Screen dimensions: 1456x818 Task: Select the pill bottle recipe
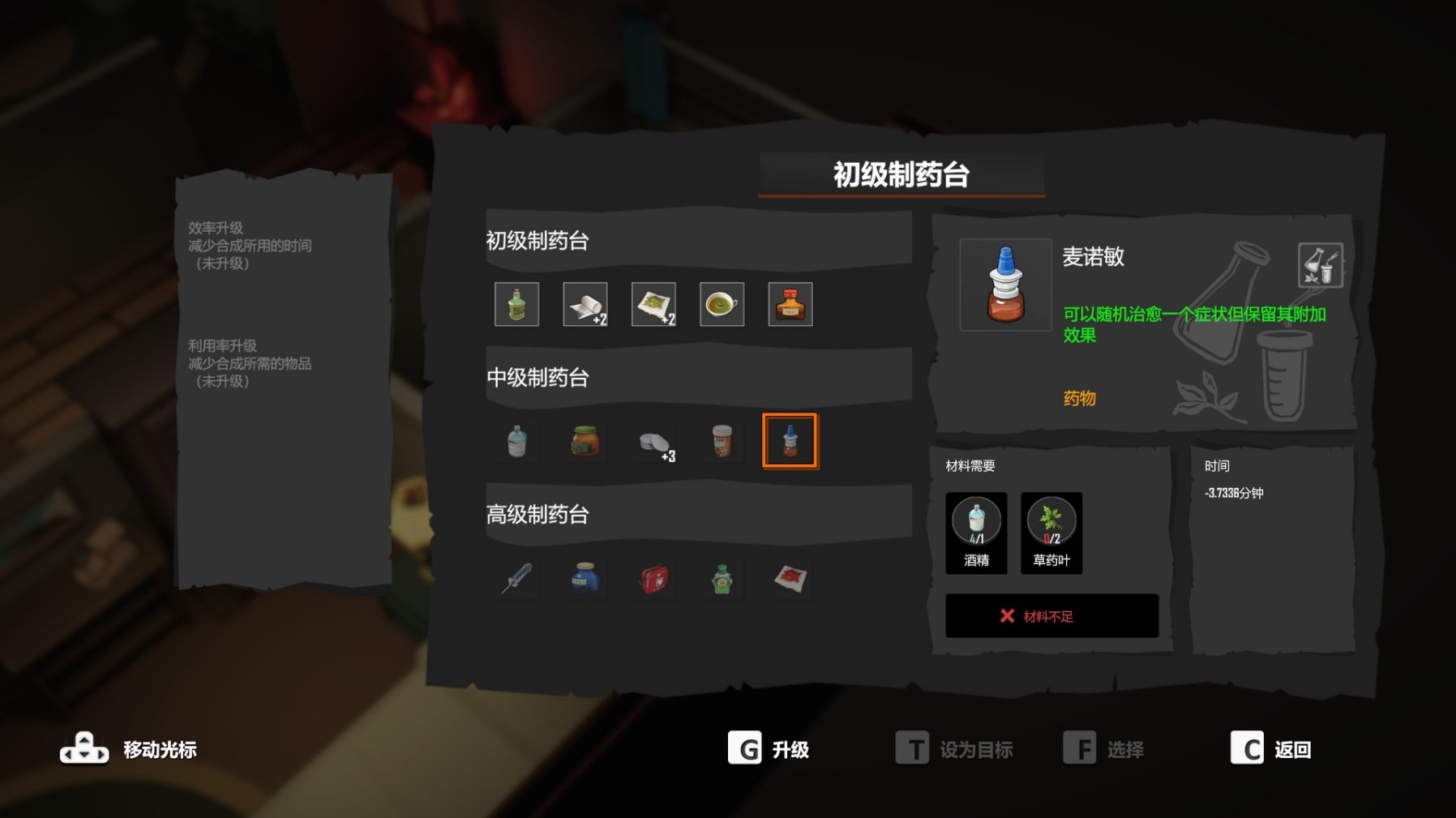(722, 440)
